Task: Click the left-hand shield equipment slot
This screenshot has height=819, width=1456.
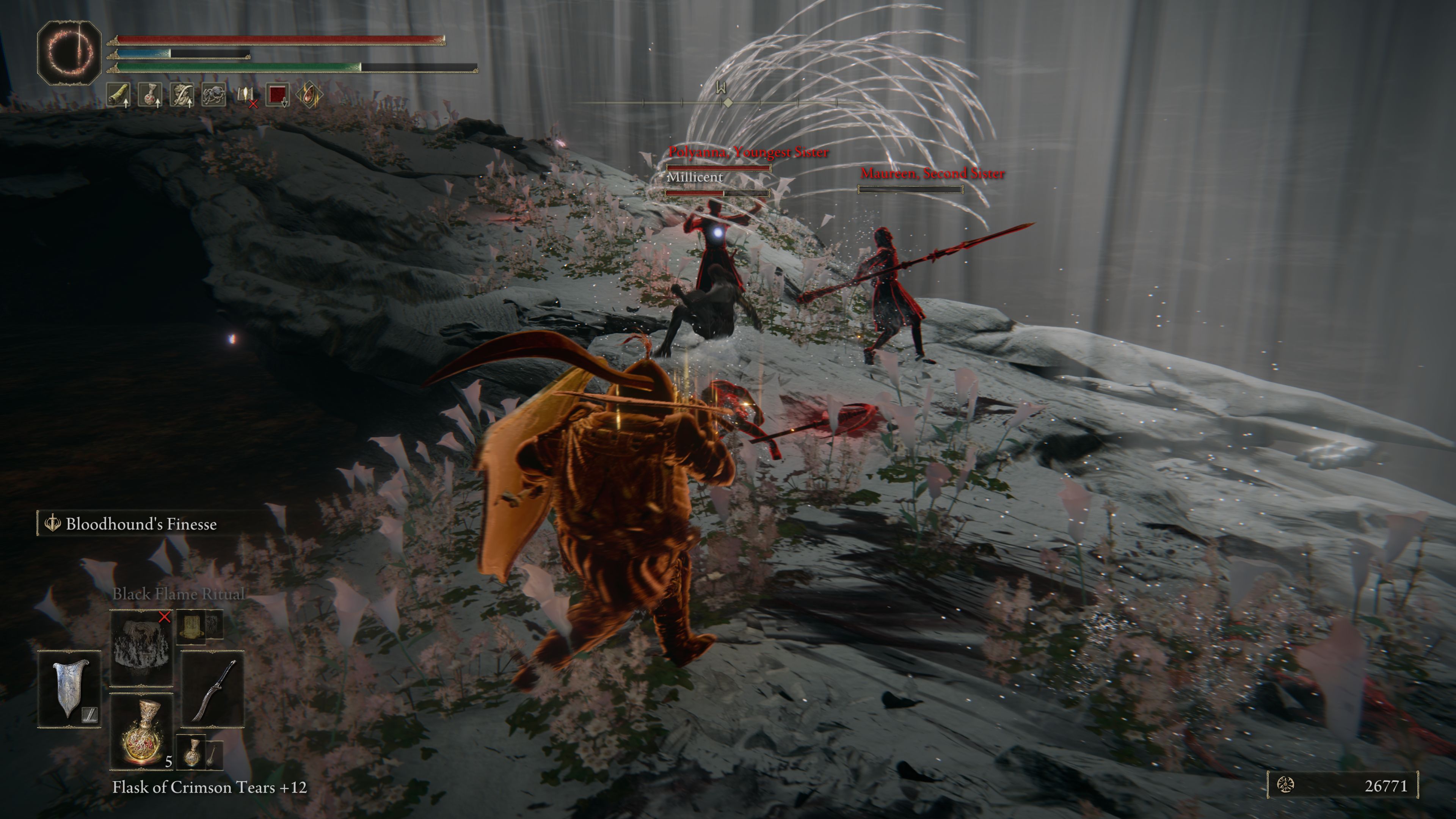Action: click(x=69, y=689)
